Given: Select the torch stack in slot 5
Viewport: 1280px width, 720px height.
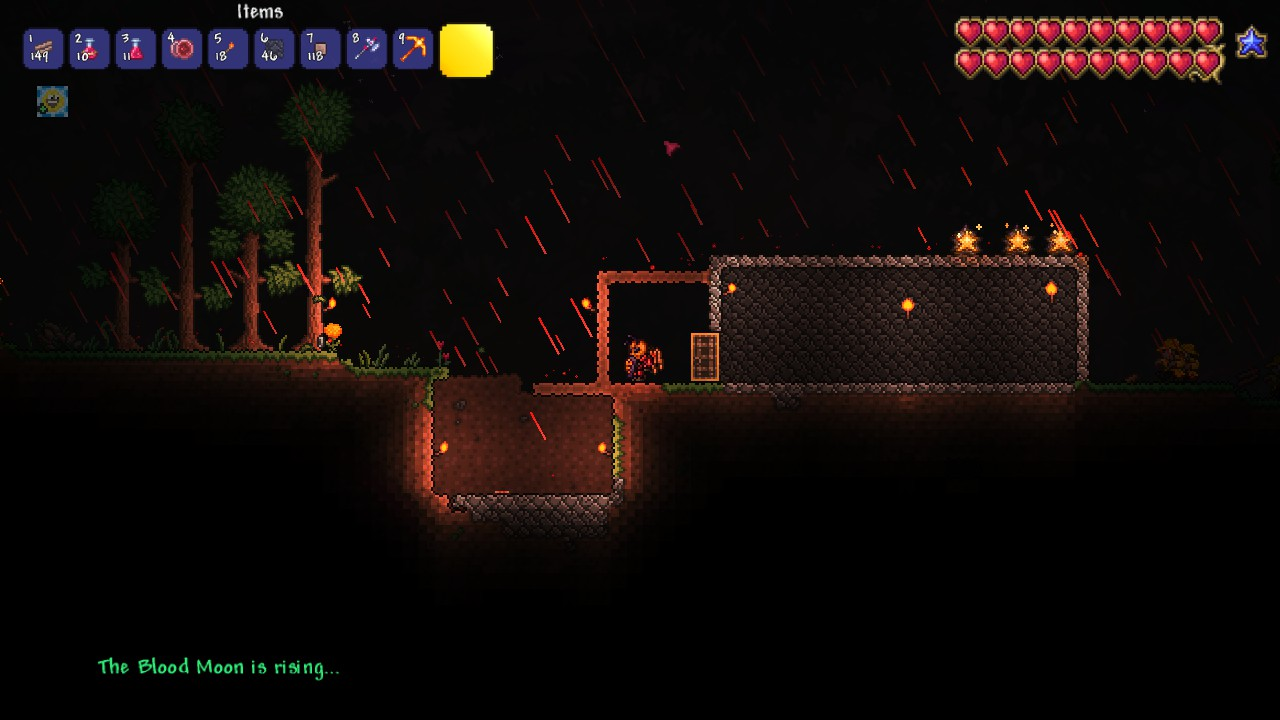Looking at the screenshot, I should 228,49.
